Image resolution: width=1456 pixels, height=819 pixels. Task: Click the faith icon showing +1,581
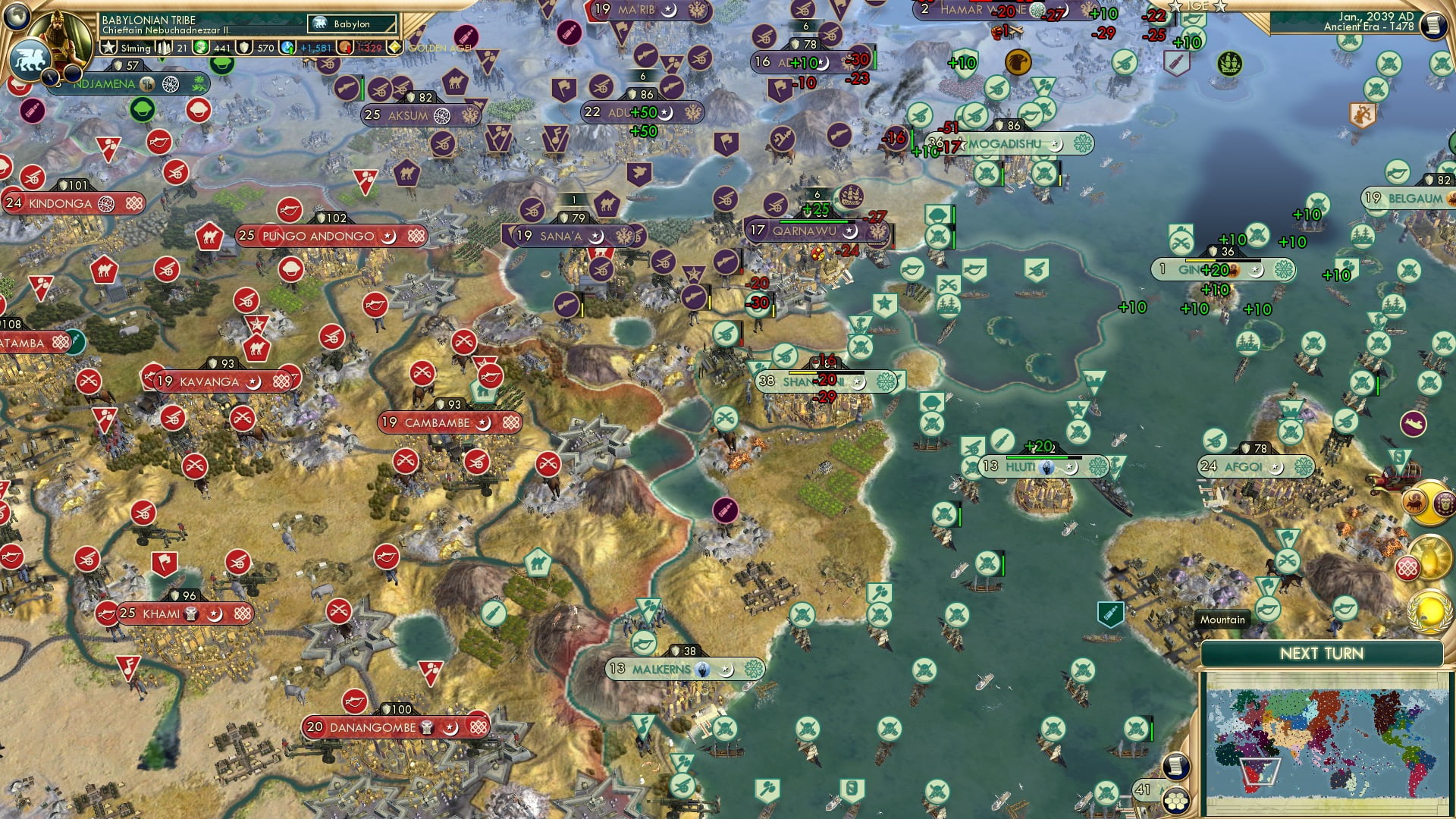pyautogui.click(x=287, y=48)
